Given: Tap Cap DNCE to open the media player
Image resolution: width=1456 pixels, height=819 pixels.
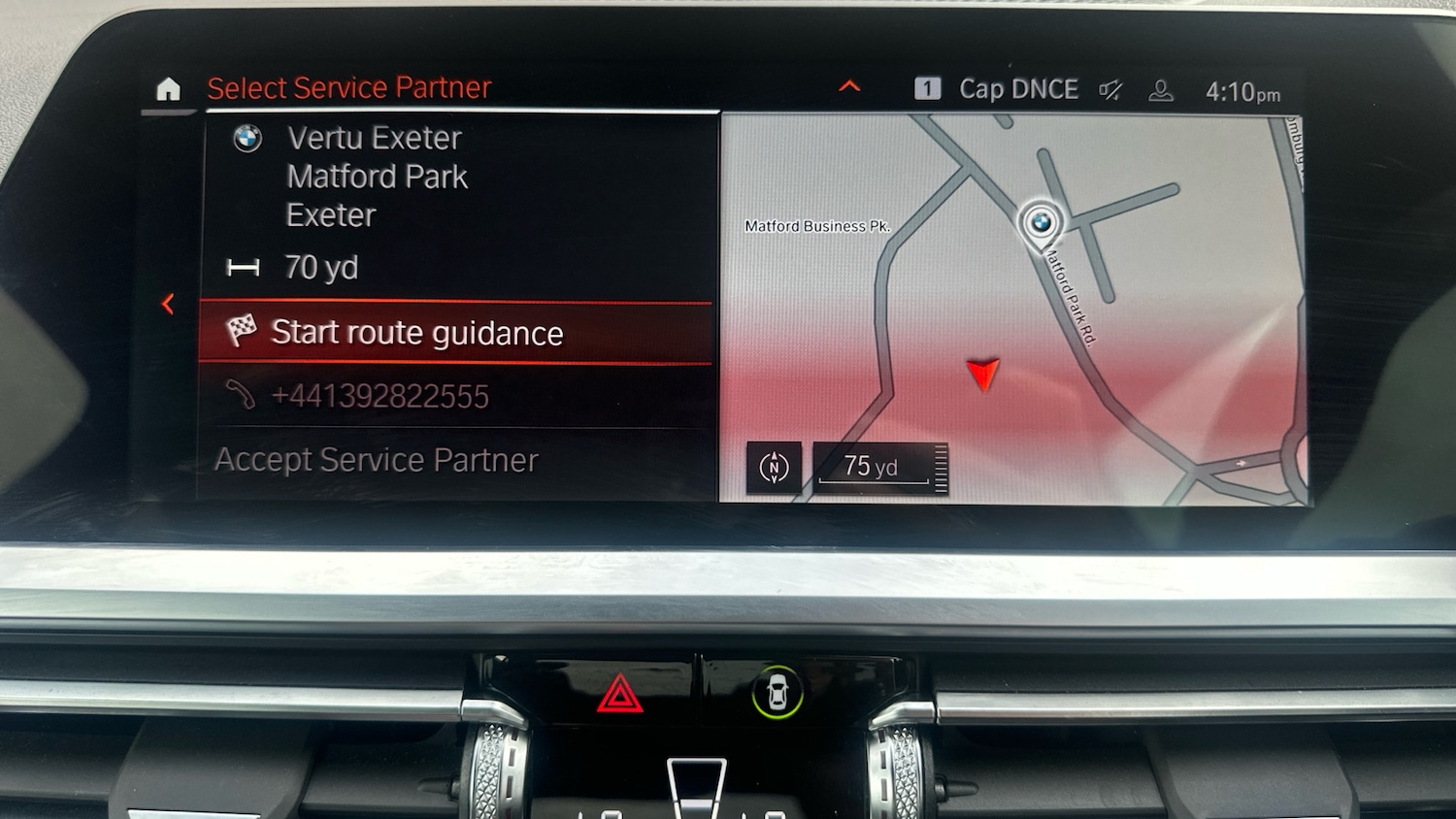Looking at the screenshot, I should (x=1018, y=88).
